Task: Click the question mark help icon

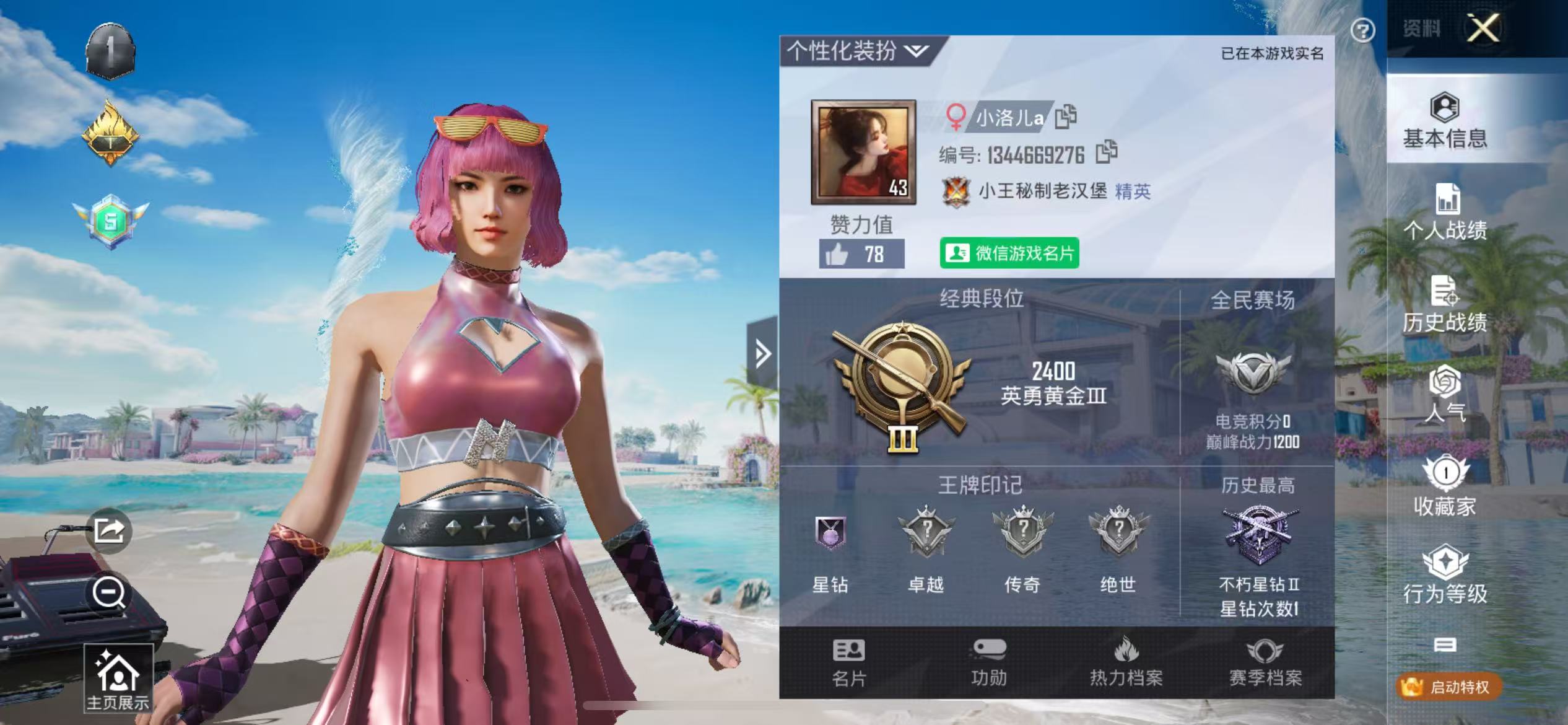Action: (x=1362, y=30)
